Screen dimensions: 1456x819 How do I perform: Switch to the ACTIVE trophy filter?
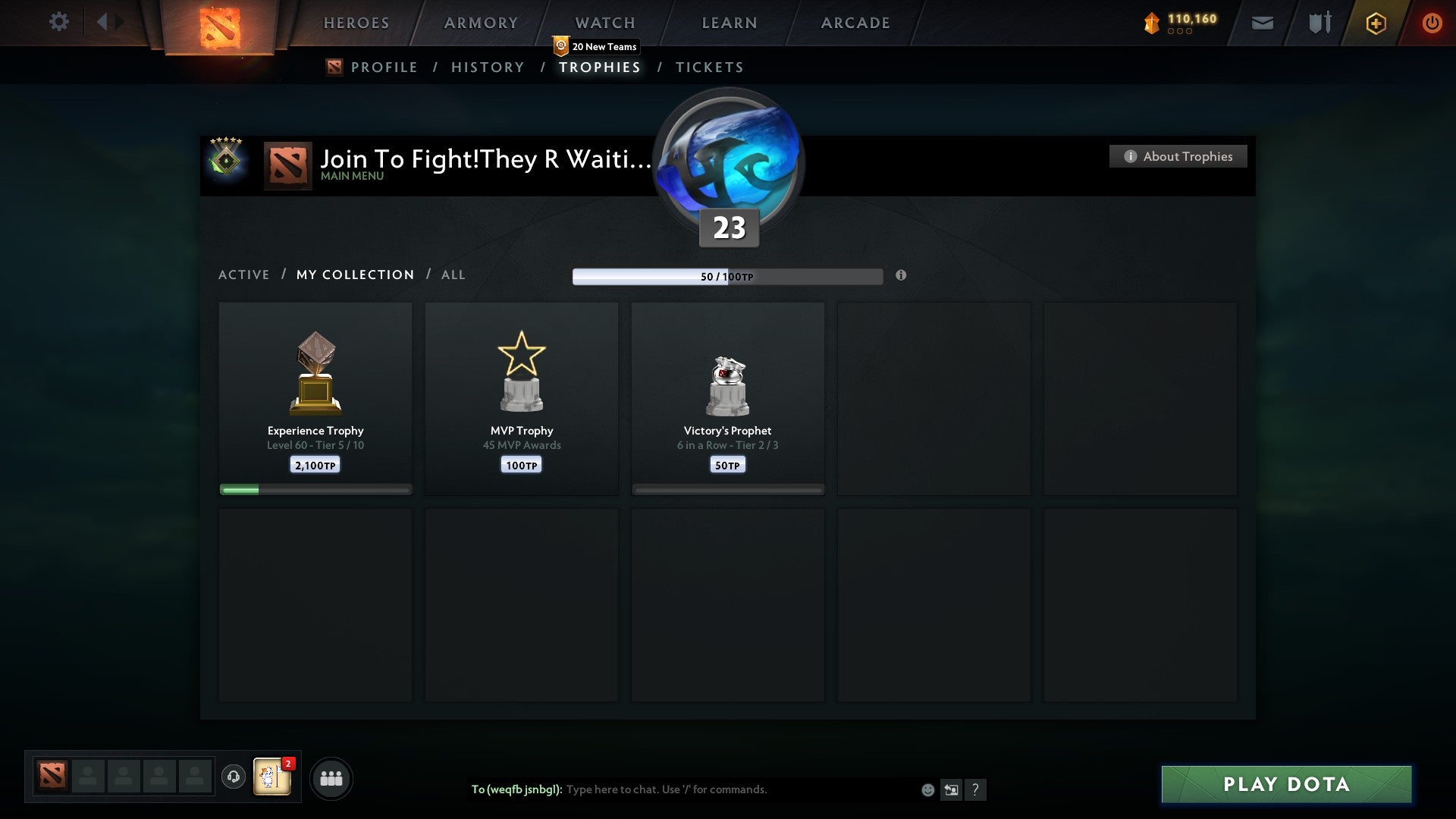tap(244, 275)
